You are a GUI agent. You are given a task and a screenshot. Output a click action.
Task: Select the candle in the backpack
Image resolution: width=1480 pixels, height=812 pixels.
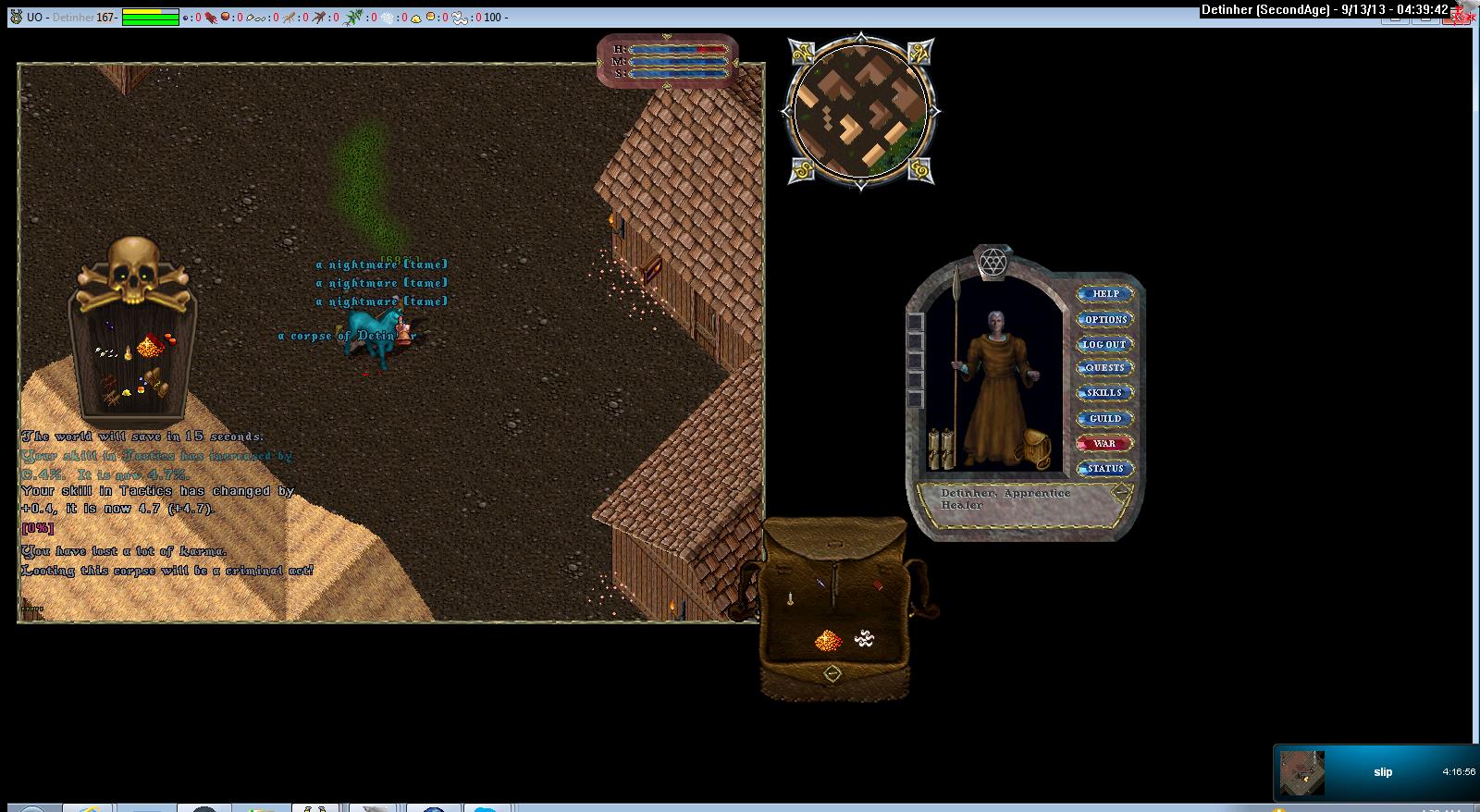[791, 599]
